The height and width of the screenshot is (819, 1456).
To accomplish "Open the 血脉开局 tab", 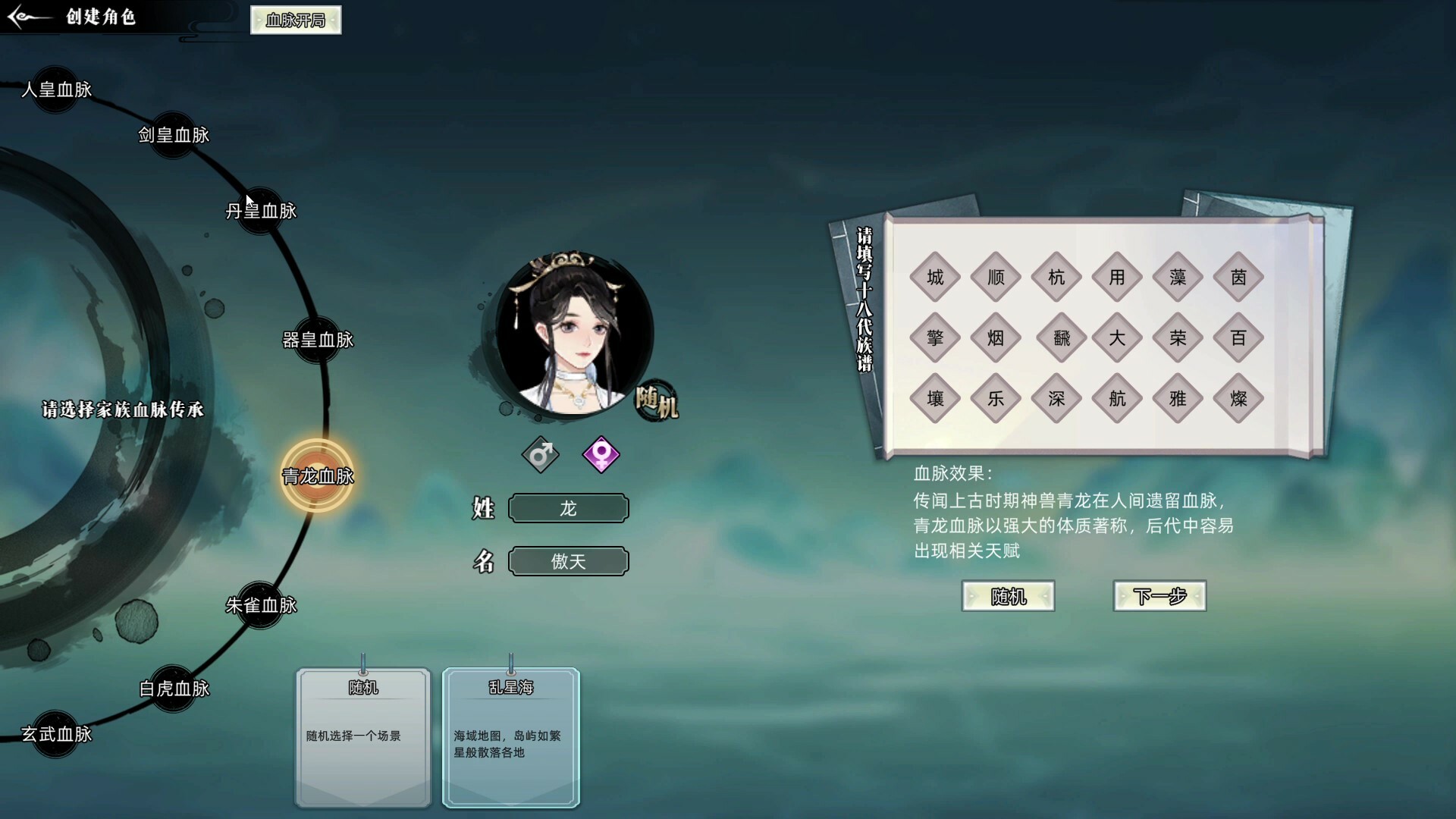I will (x=295, y=20).
